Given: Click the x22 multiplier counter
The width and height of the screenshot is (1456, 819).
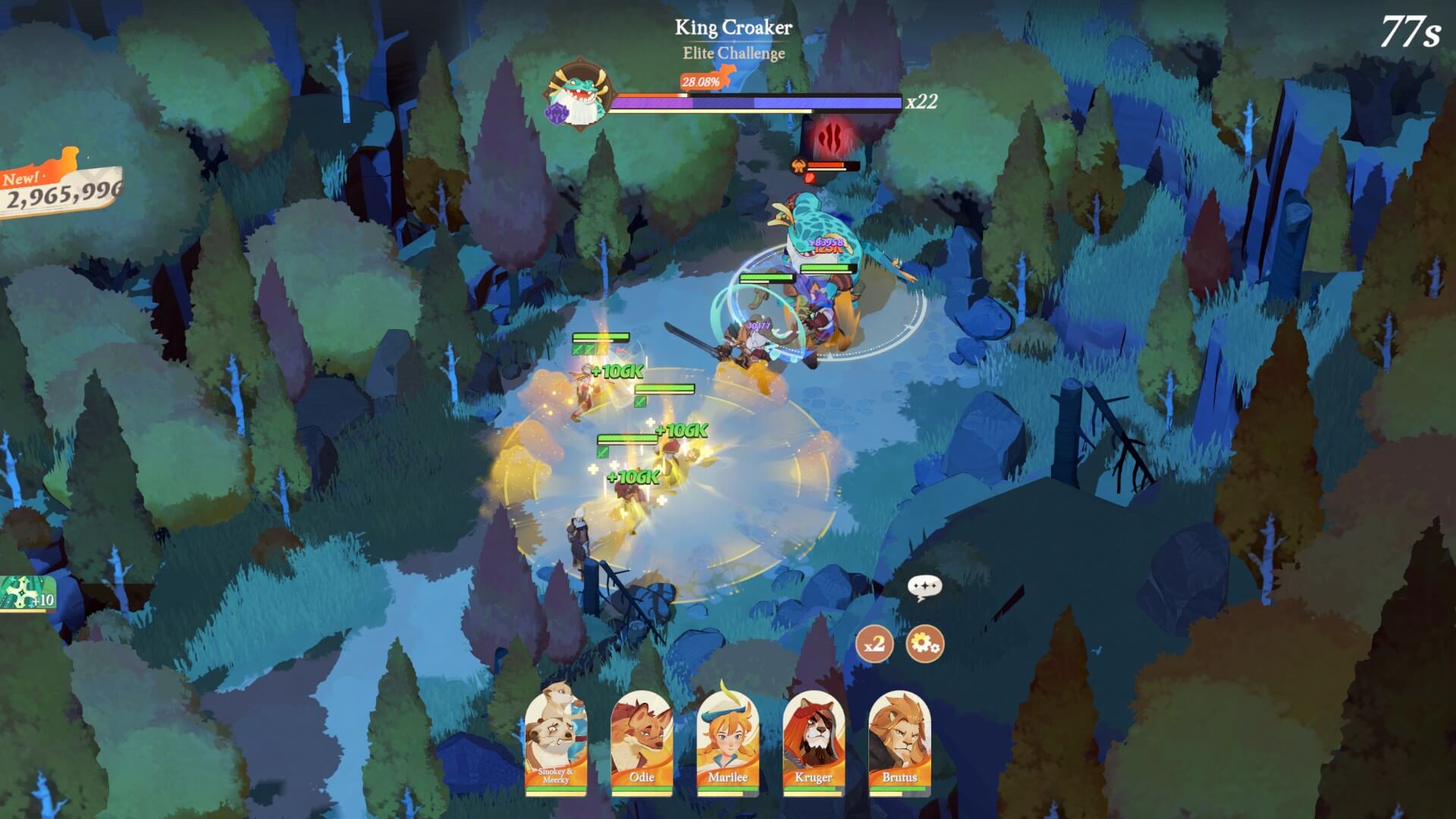Looking at the screenshot, I should [x=922, y=101].
